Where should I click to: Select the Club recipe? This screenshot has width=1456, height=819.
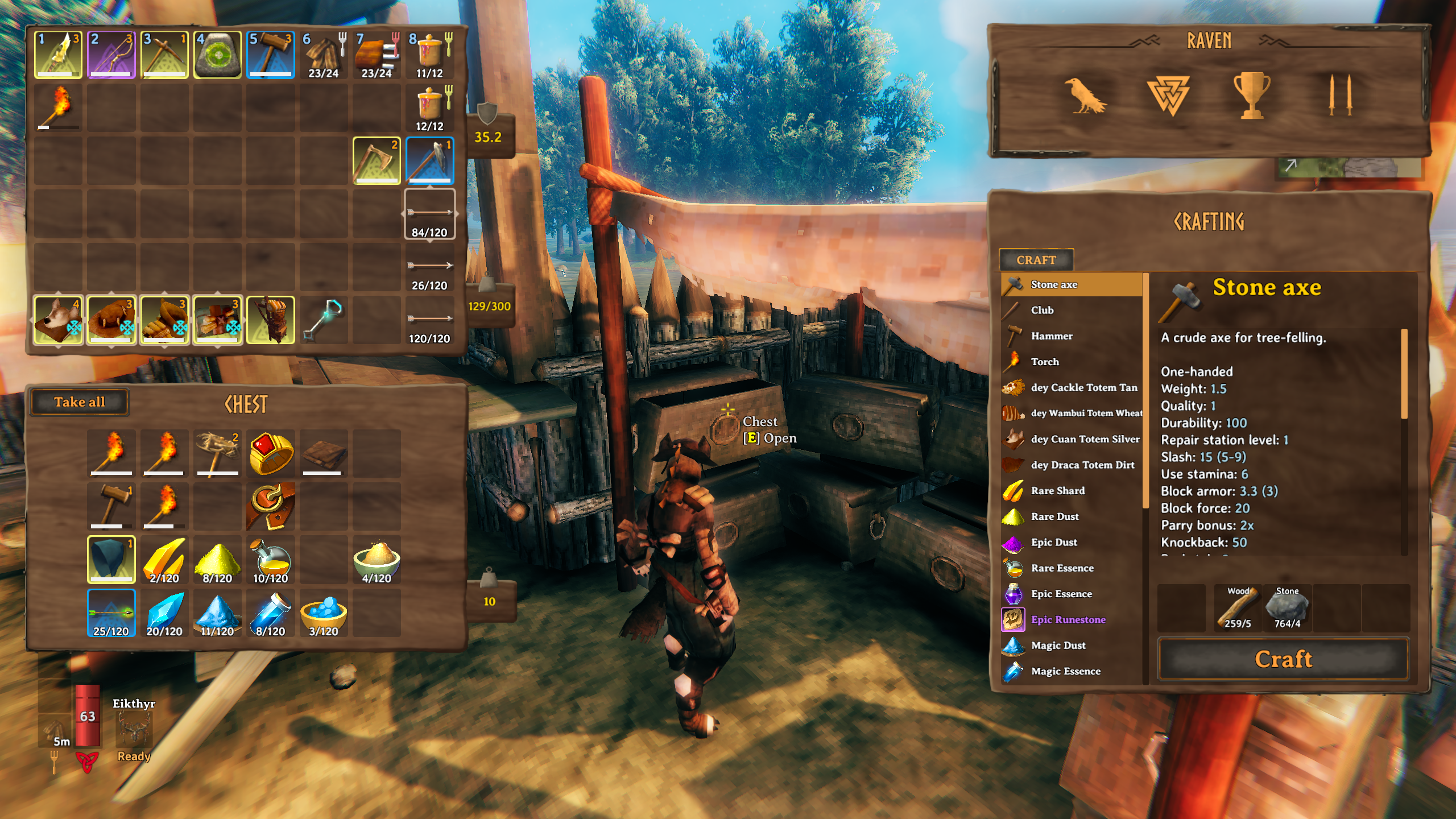click(x=1042, y=310)
